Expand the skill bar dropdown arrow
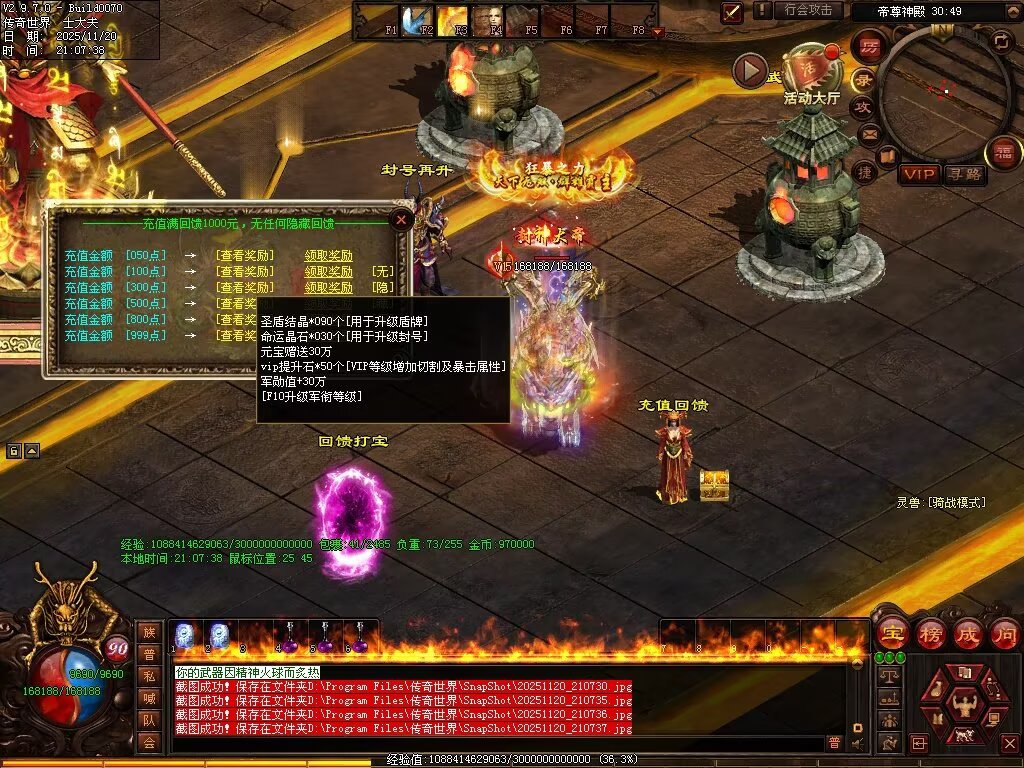The width and height of the screenshot is (1024, 768). (x=657, y=32)
